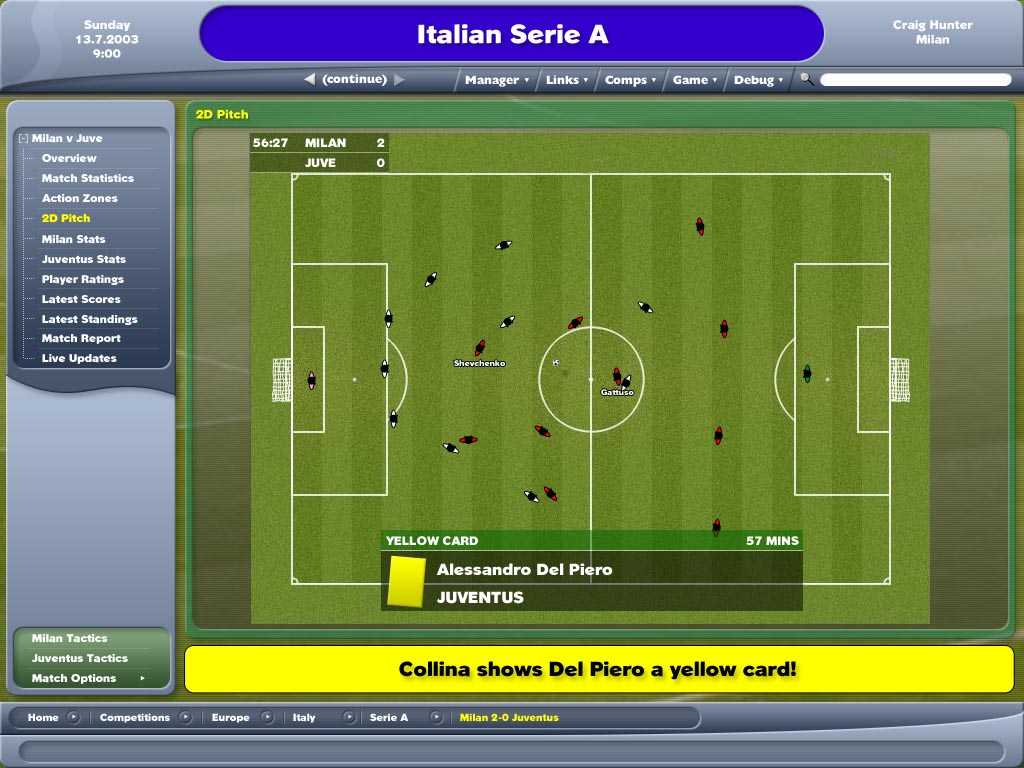1024x768 pixels.
Task: Open the Debug dropdown menu
Action: (x=758, y=80)
